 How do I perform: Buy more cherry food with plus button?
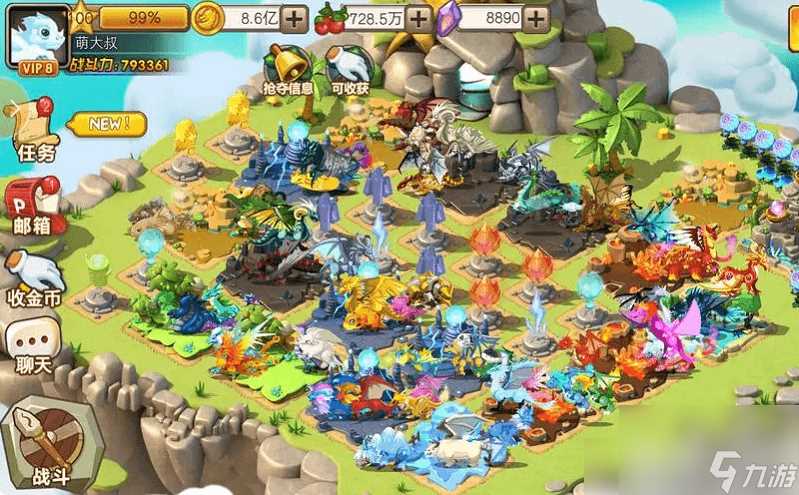(x=419, y=18)
